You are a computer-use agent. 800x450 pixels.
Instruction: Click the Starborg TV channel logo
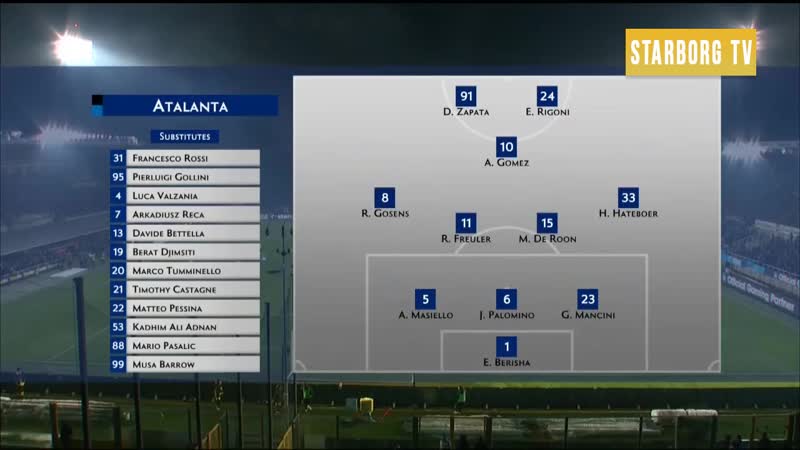coord(691,53)
